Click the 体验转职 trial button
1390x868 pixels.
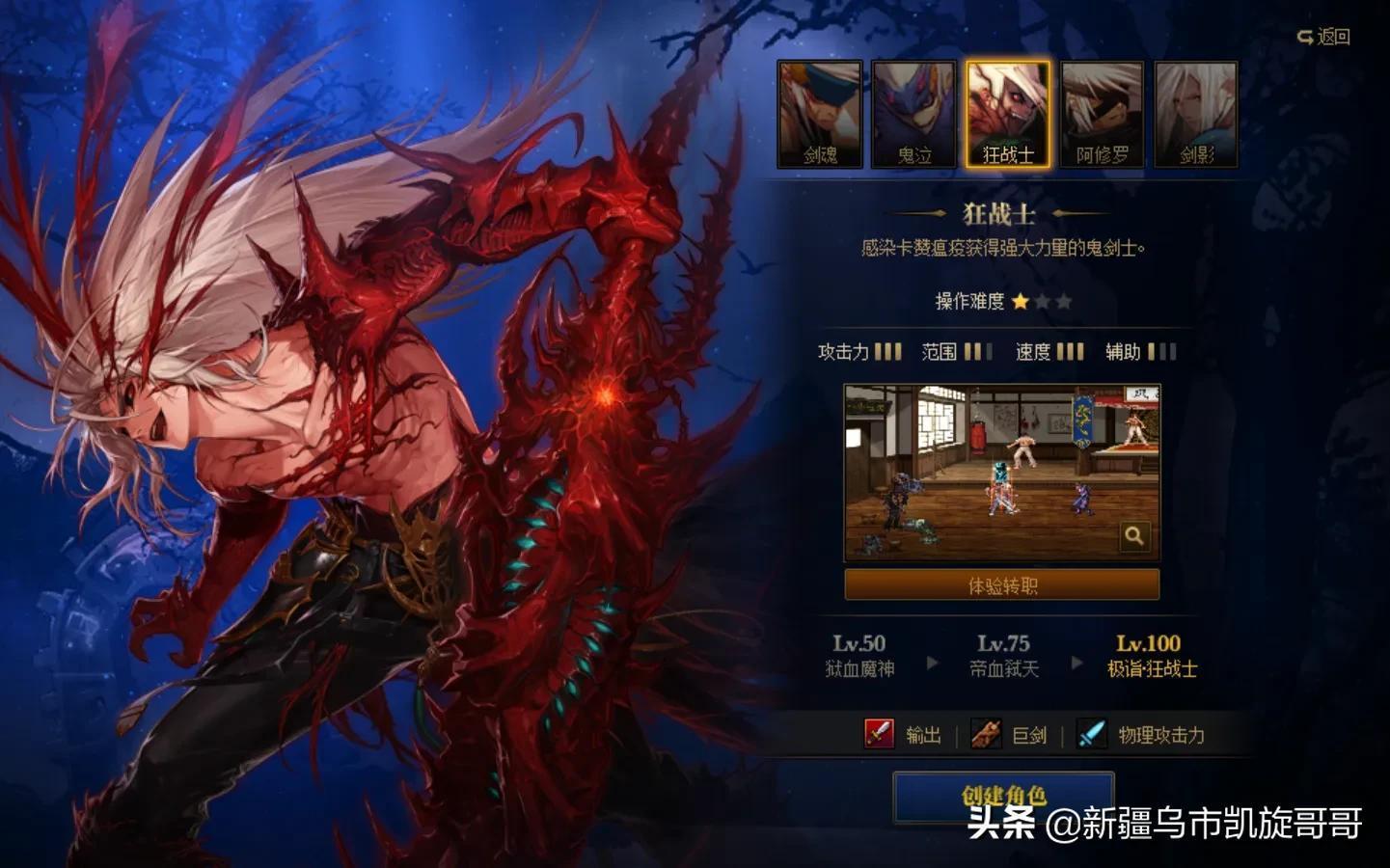pyautogui.click(x=1002, y=584)
